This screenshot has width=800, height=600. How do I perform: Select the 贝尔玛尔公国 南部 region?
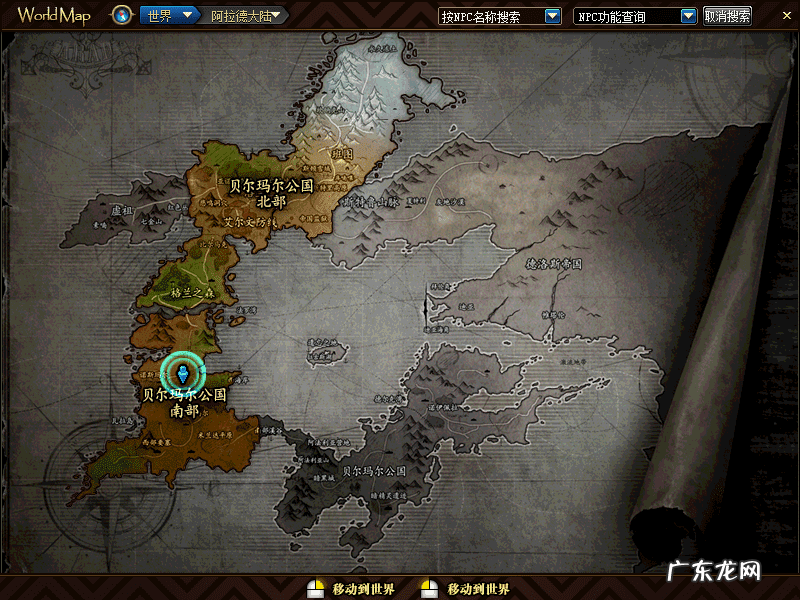pos(184,402)
